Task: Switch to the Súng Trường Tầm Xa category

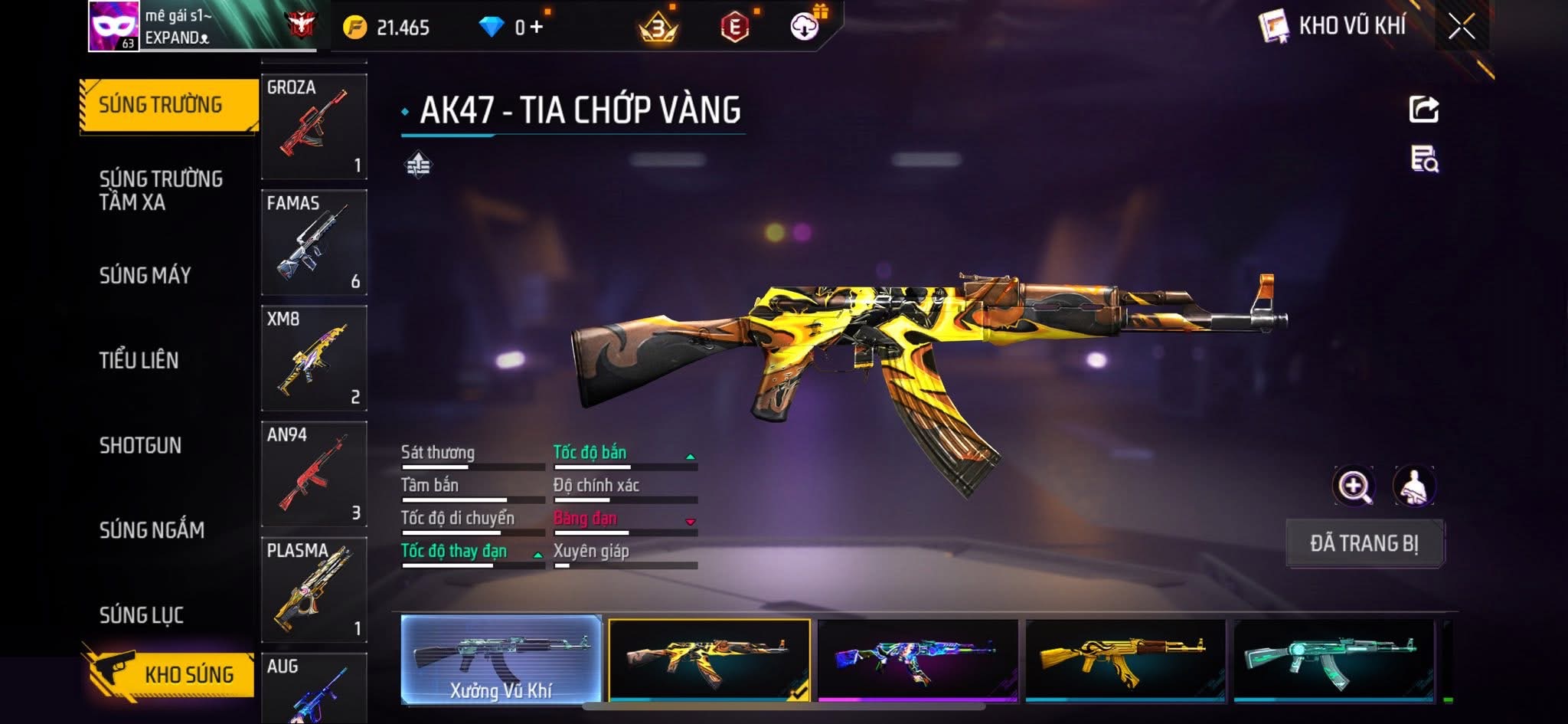Action: click(161, 190)
